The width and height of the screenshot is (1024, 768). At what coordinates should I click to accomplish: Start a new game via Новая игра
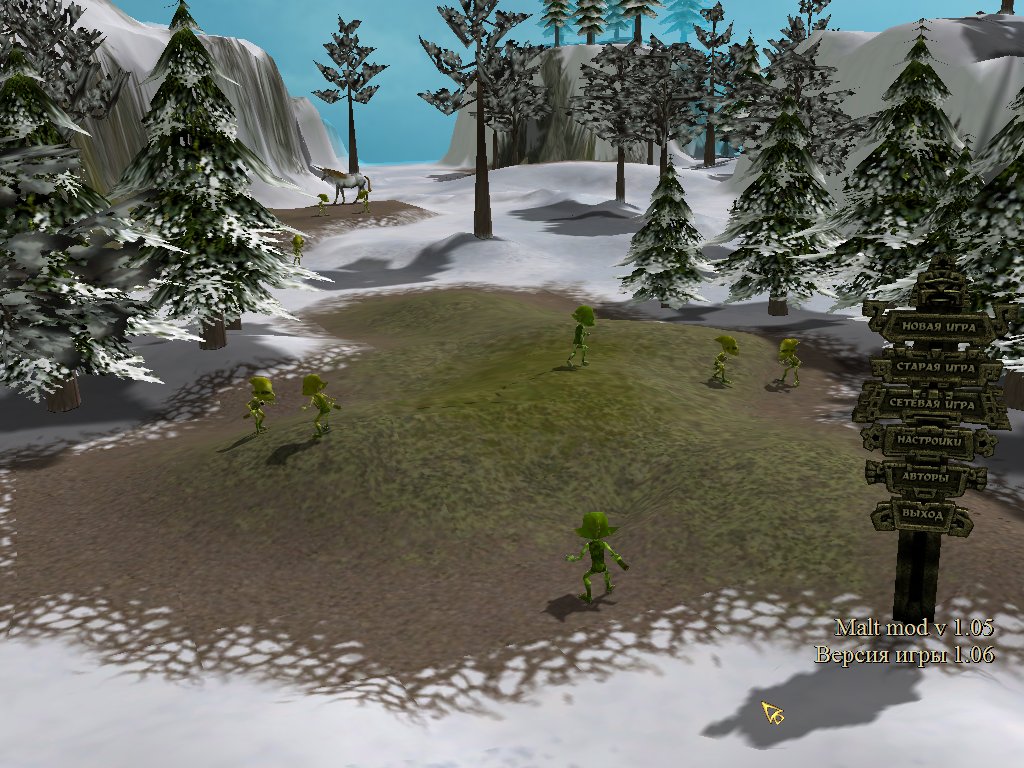[932, 326]
